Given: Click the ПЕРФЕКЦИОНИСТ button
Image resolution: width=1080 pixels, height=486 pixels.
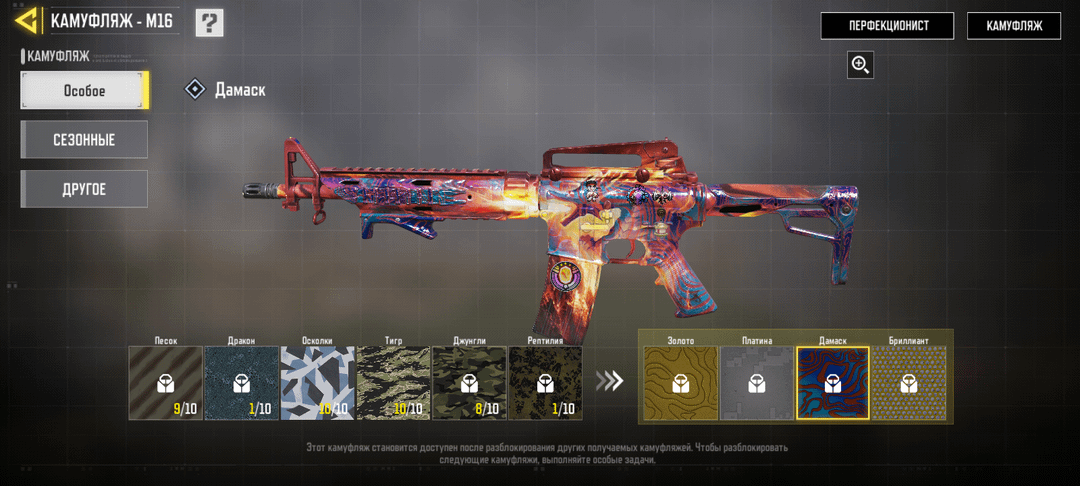Looking at the screenshot, I should pos(887,26).
